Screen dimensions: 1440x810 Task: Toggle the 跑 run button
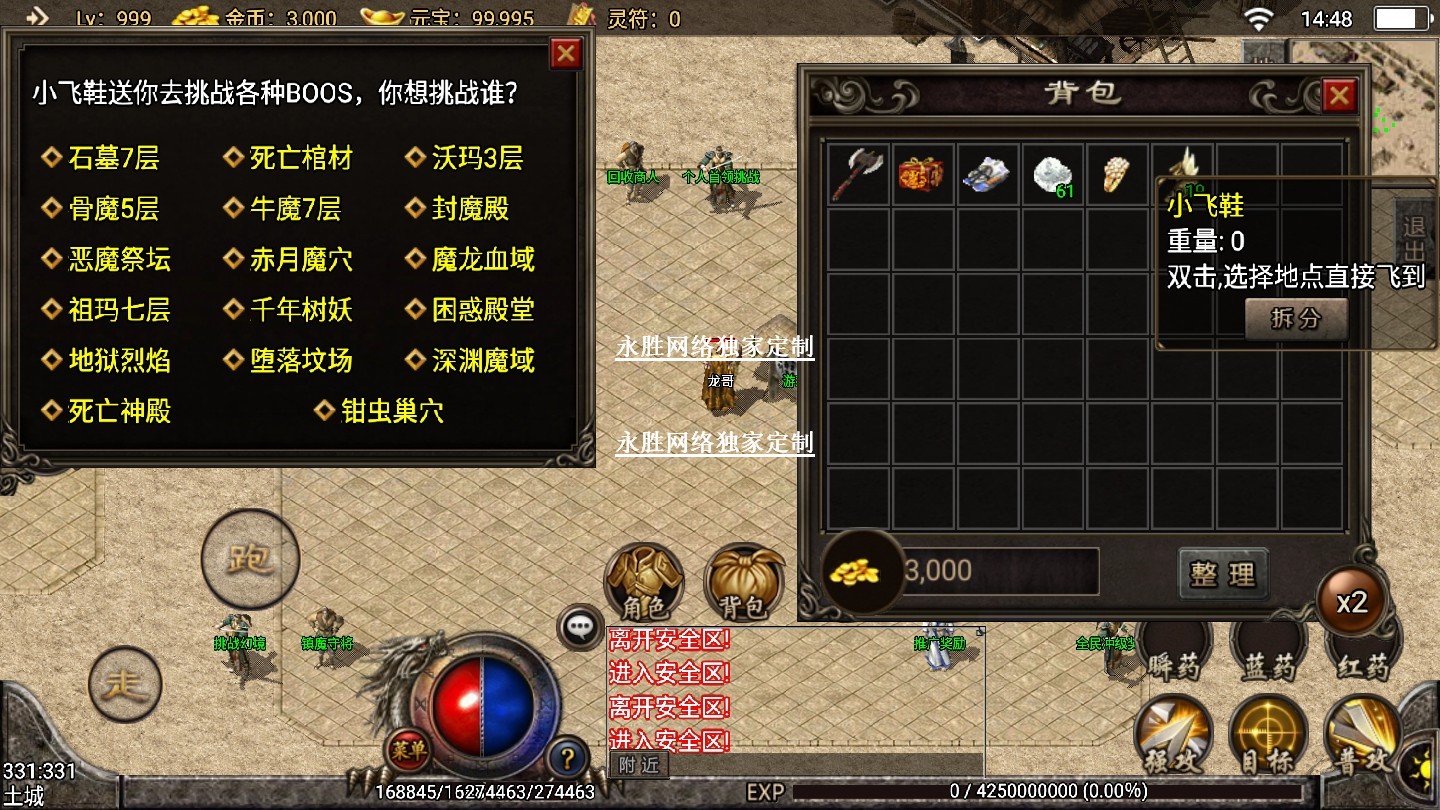pos(250,560)
